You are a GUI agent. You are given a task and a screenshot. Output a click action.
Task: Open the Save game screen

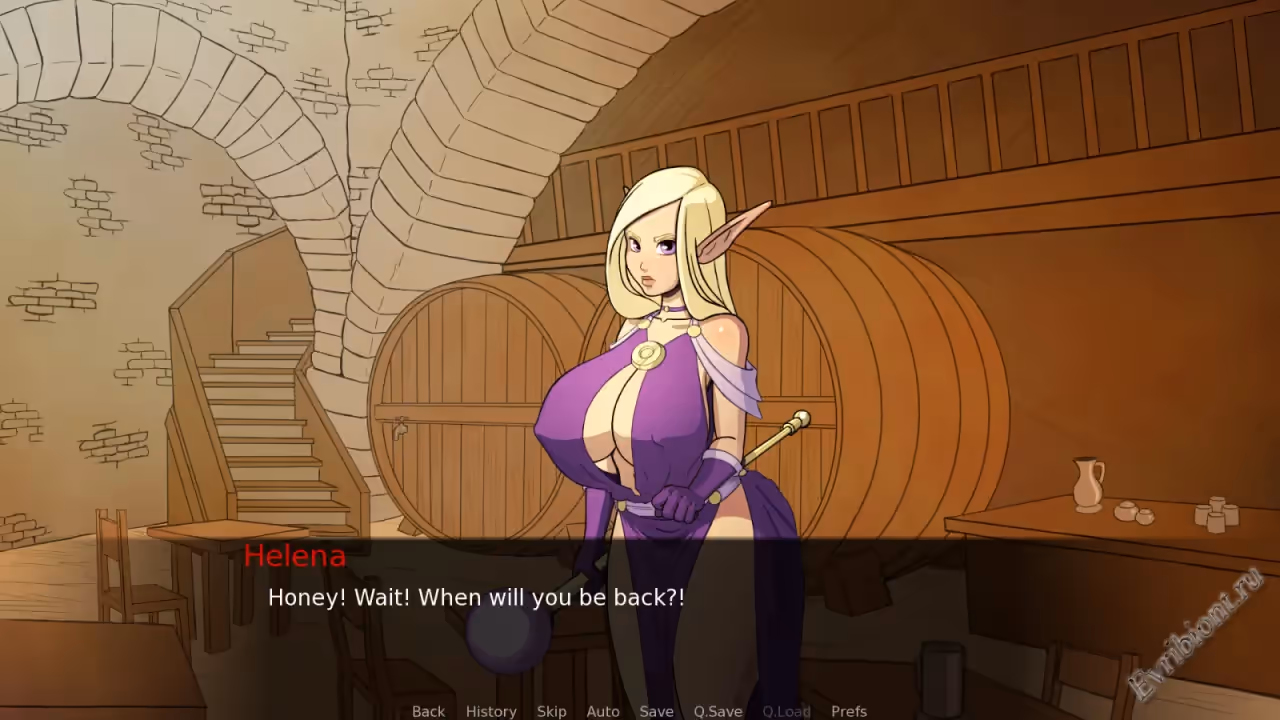[656, 711]
